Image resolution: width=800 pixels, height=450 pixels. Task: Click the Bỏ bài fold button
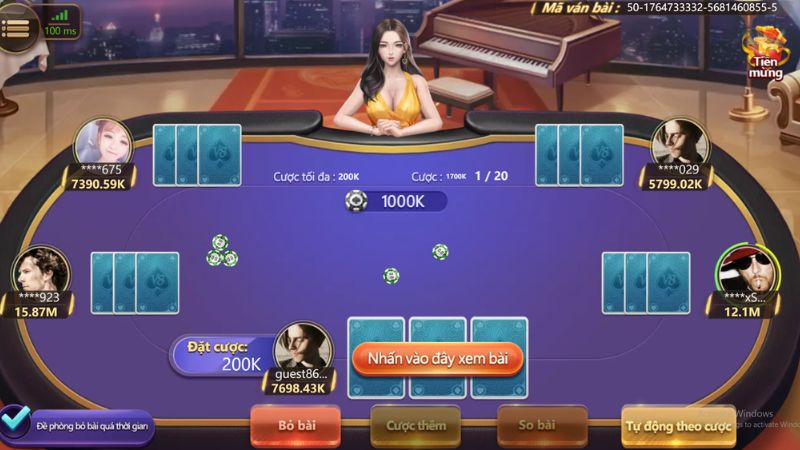coord(295,425)
